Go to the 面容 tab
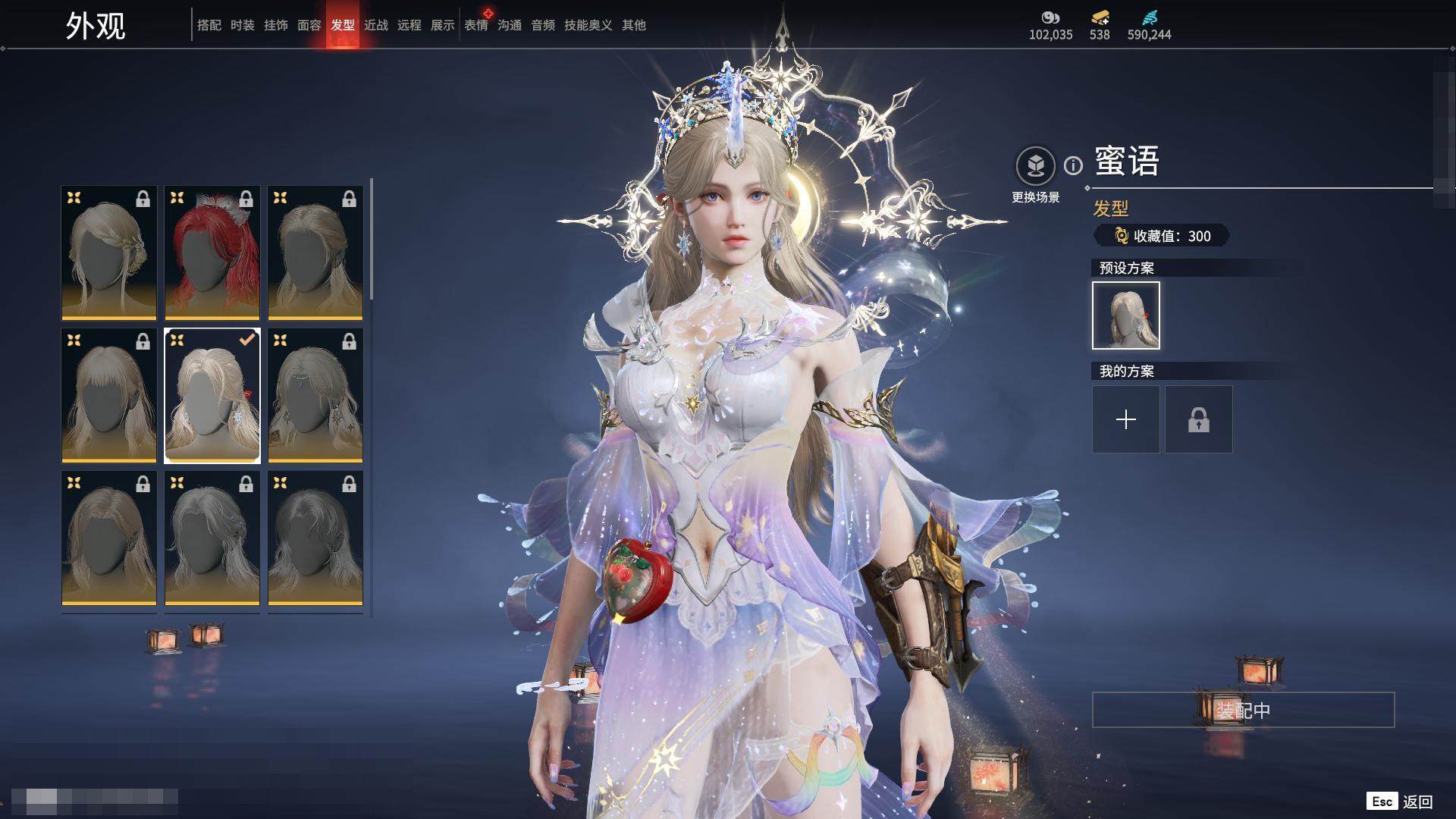This screenshot has width=1456, height=819. pyautogui.click(x=309, y=25)
